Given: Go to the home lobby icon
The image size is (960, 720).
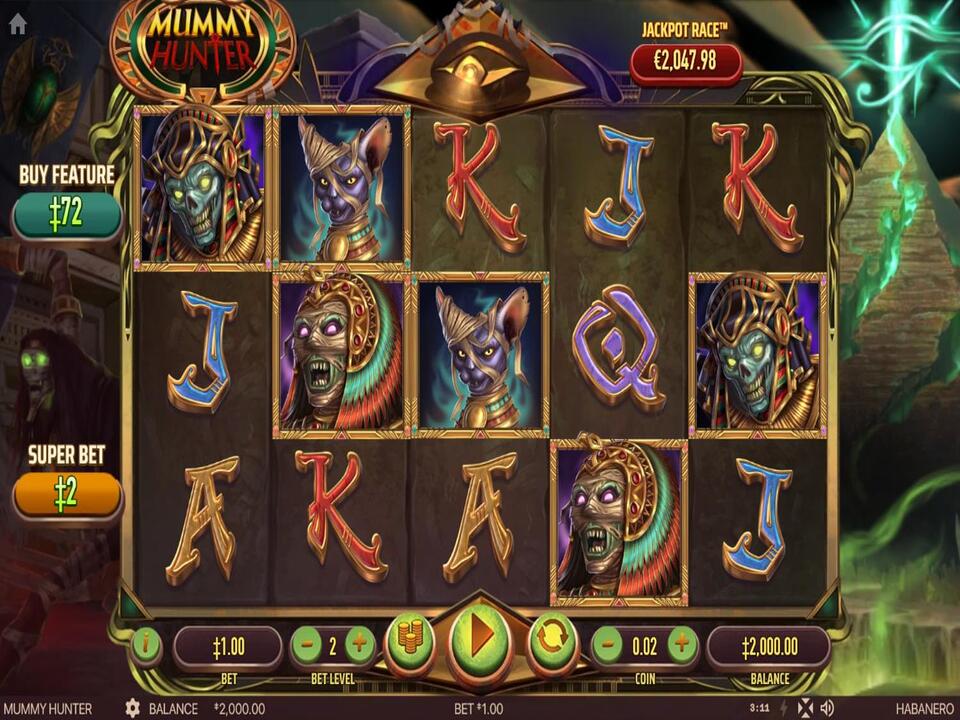Looking at the screenshot, I should coord(17,25).
